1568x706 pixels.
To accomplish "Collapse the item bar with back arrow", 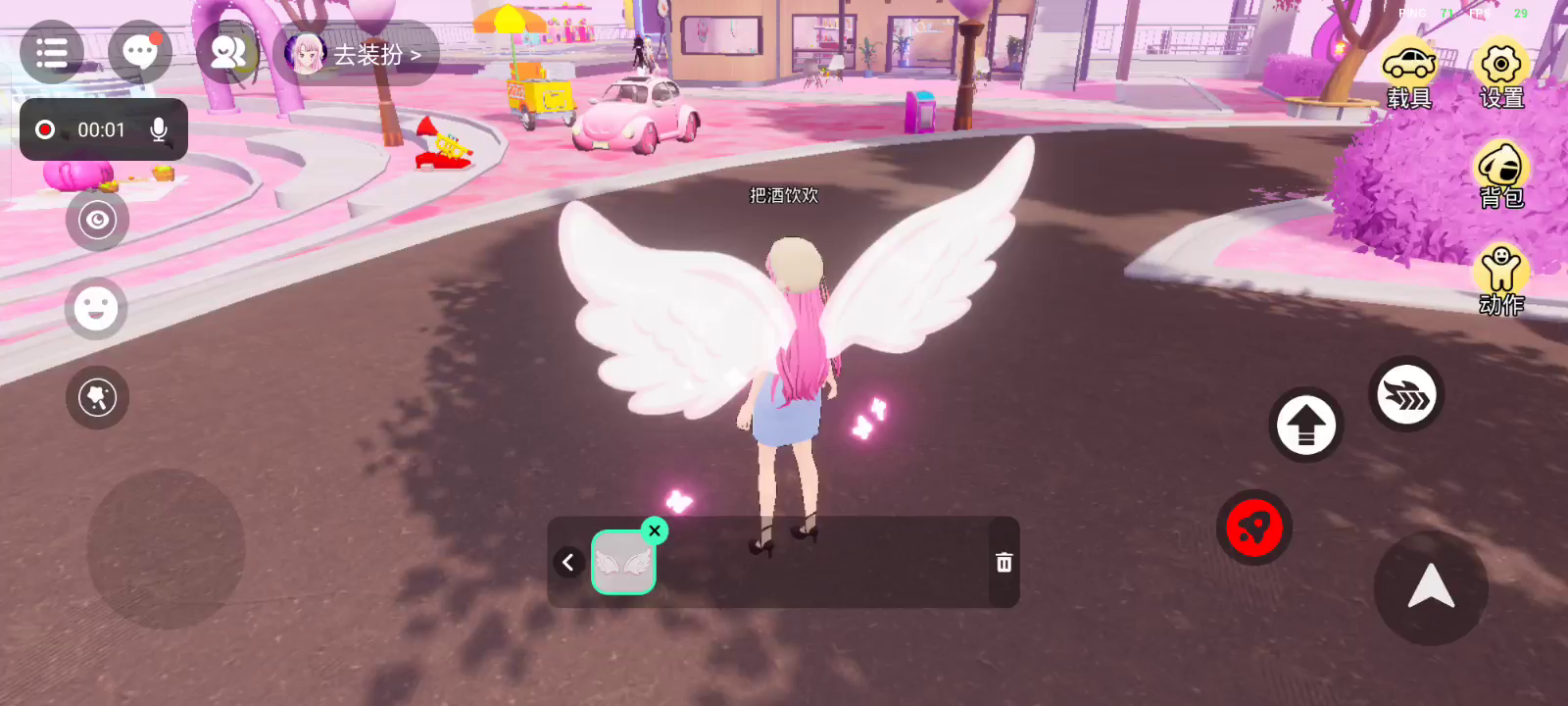I will (x=568, y=563).
